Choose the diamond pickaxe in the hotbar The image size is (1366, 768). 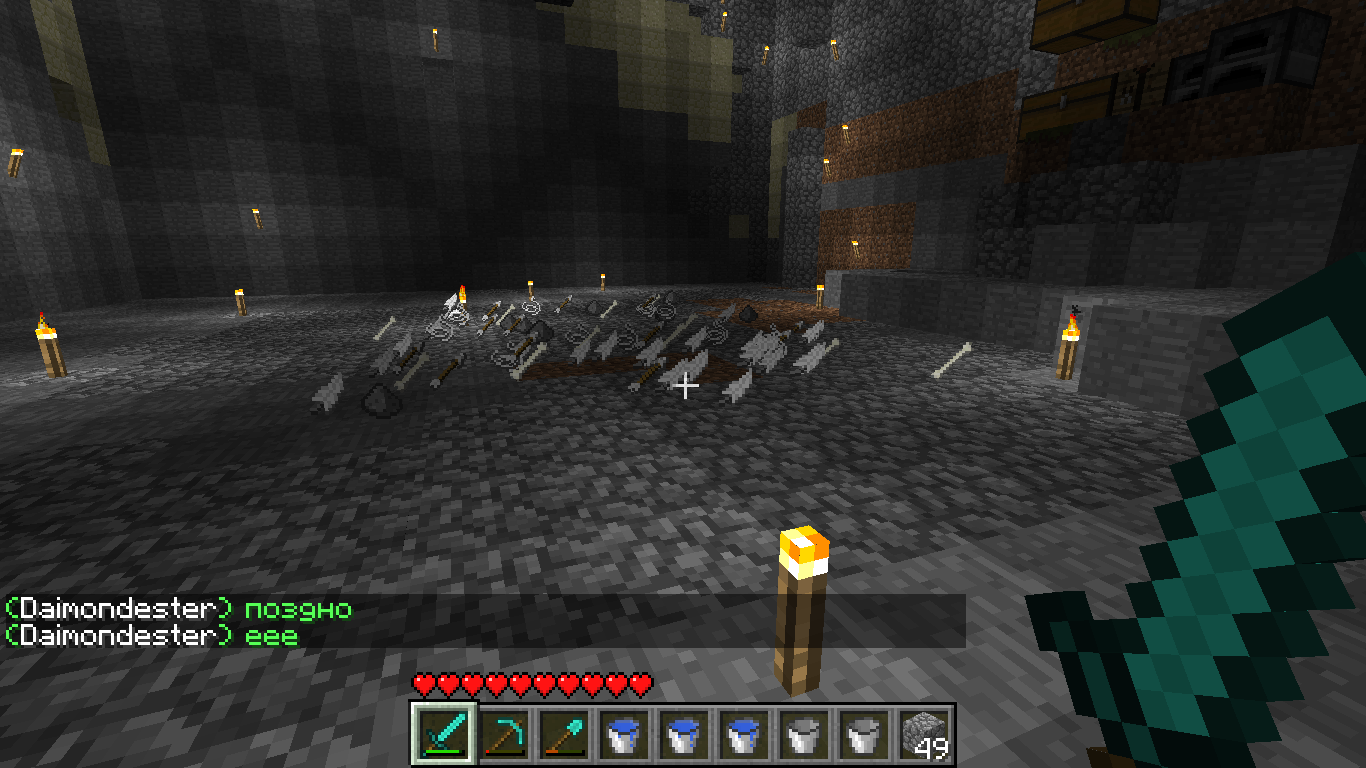(505, 735)
